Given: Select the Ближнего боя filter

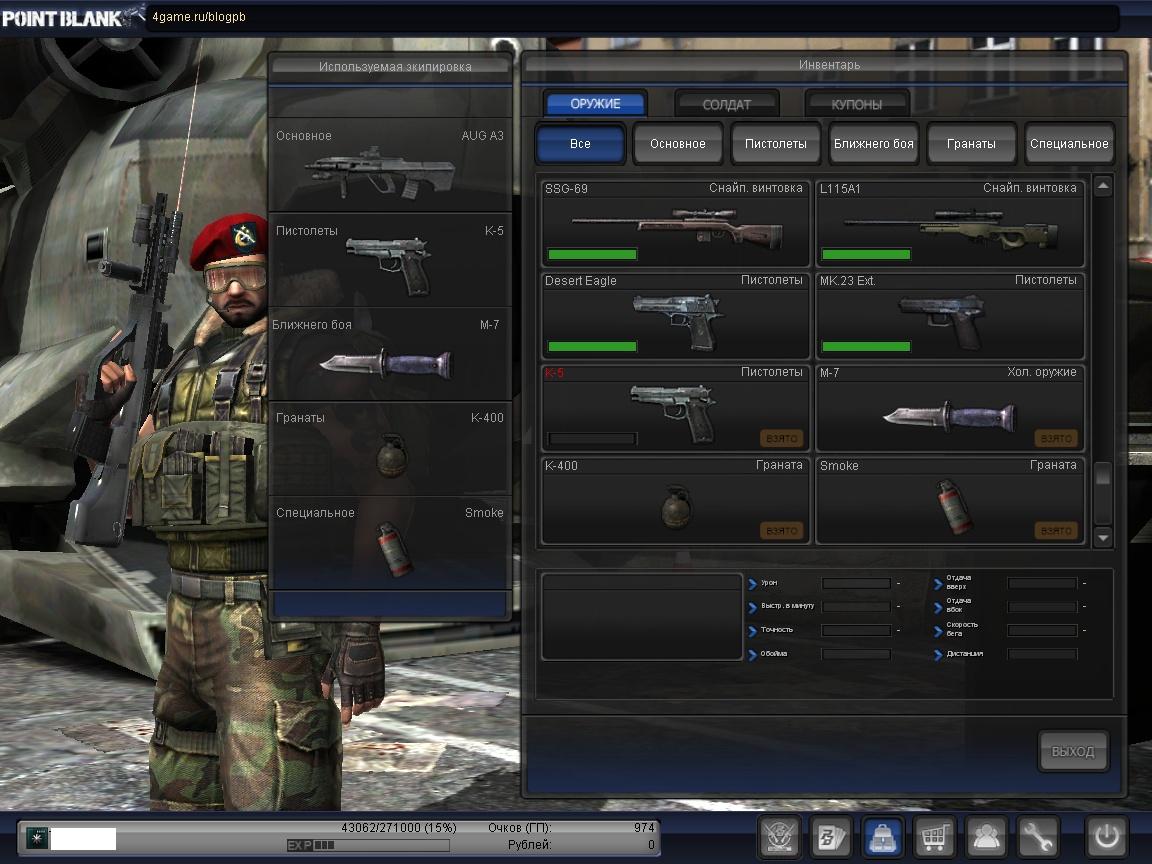Looking at the screenshot, I should click(x=874, y=143).
